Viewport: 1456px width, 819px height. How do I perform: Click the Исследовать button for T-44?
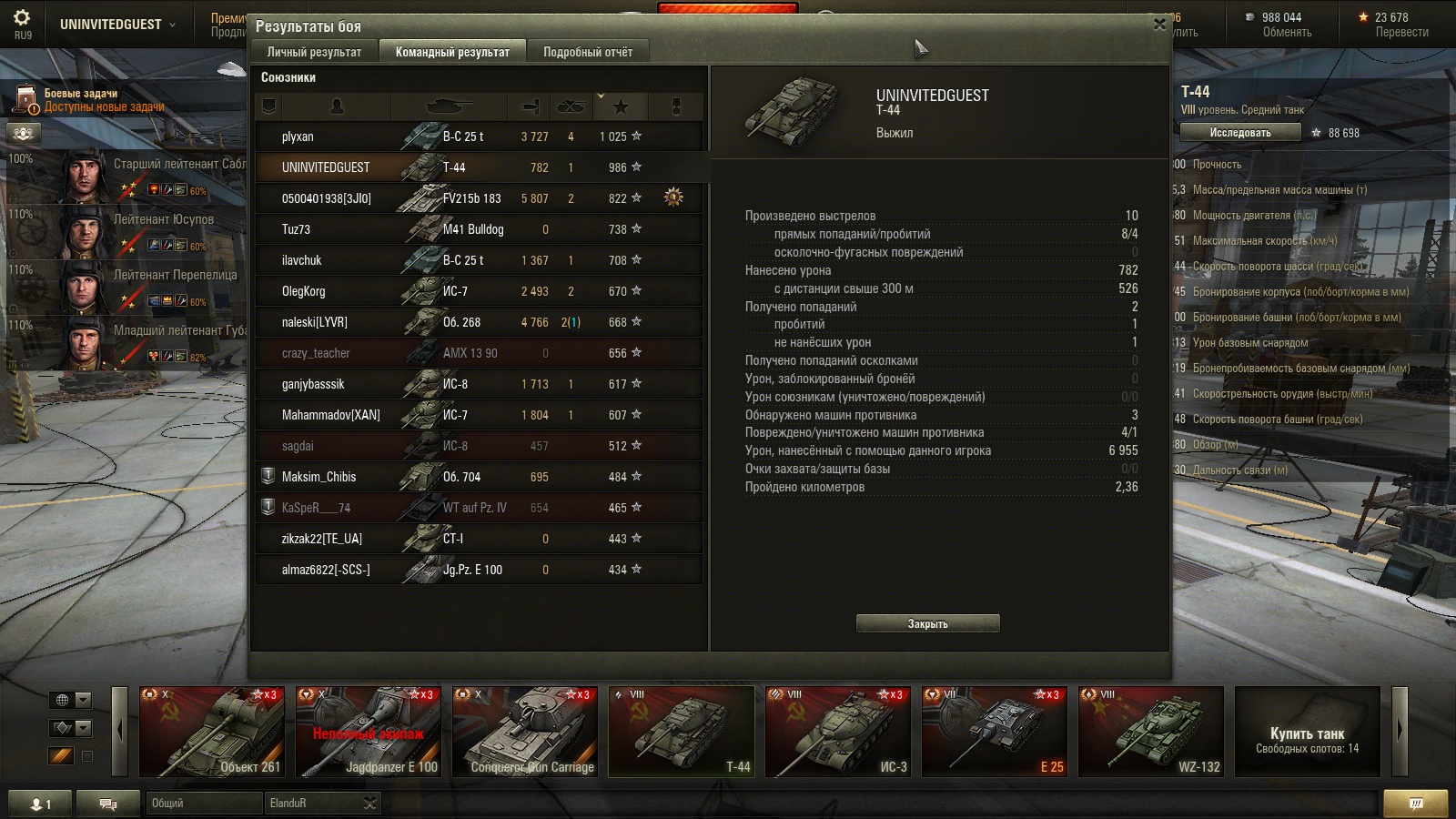1239,133
